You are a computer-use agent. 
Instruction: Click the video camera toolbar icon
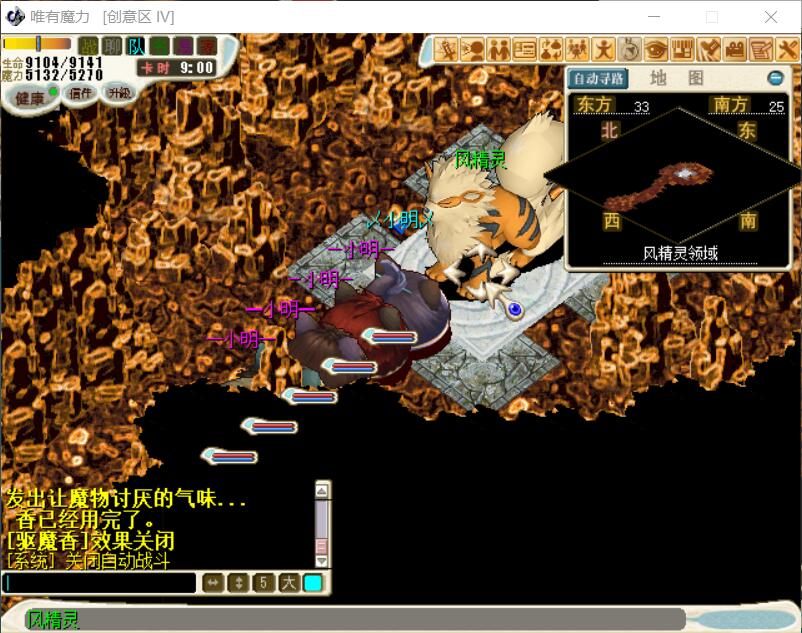pyautogui.click(x=735, y=48)
